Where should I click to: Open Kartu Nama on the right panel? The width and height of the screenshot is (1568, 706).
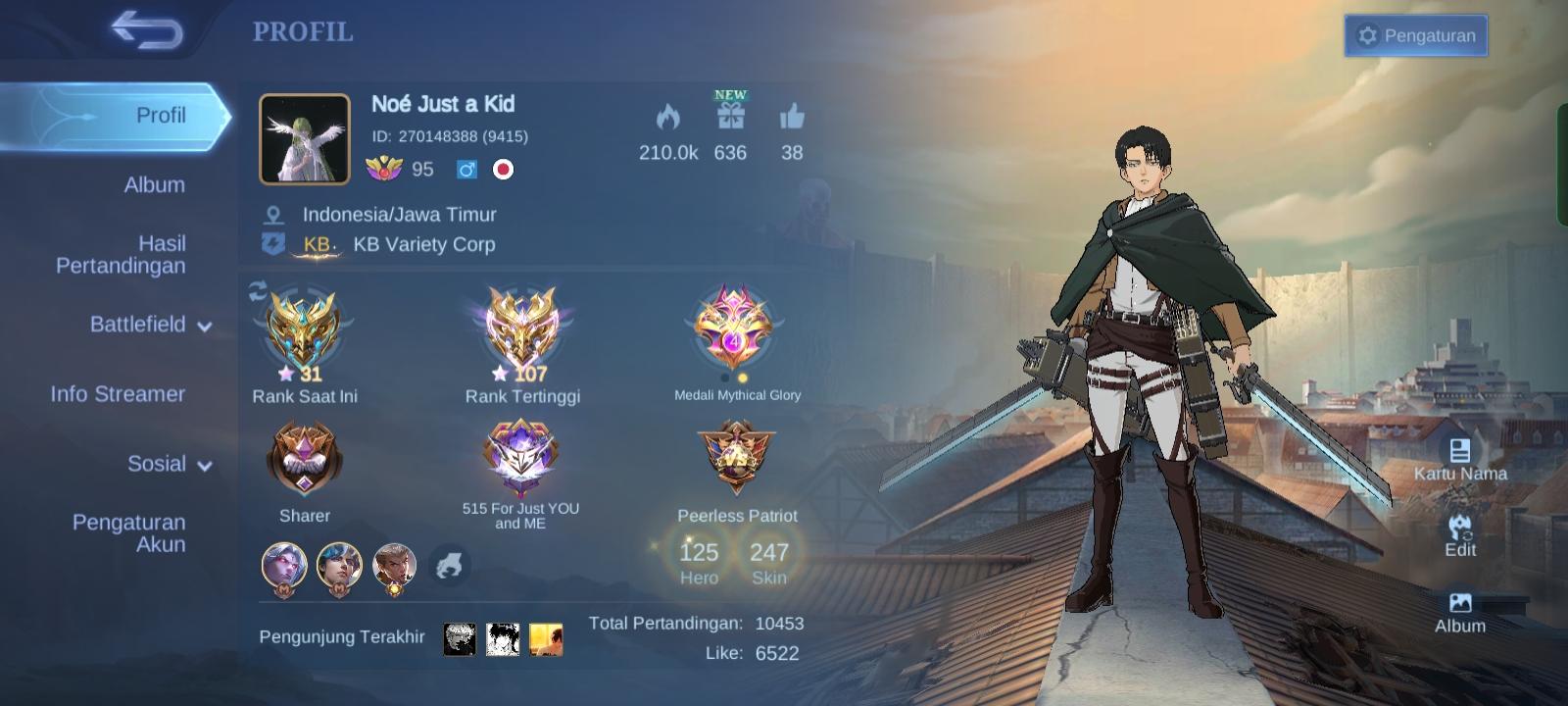coord(1461,453)
